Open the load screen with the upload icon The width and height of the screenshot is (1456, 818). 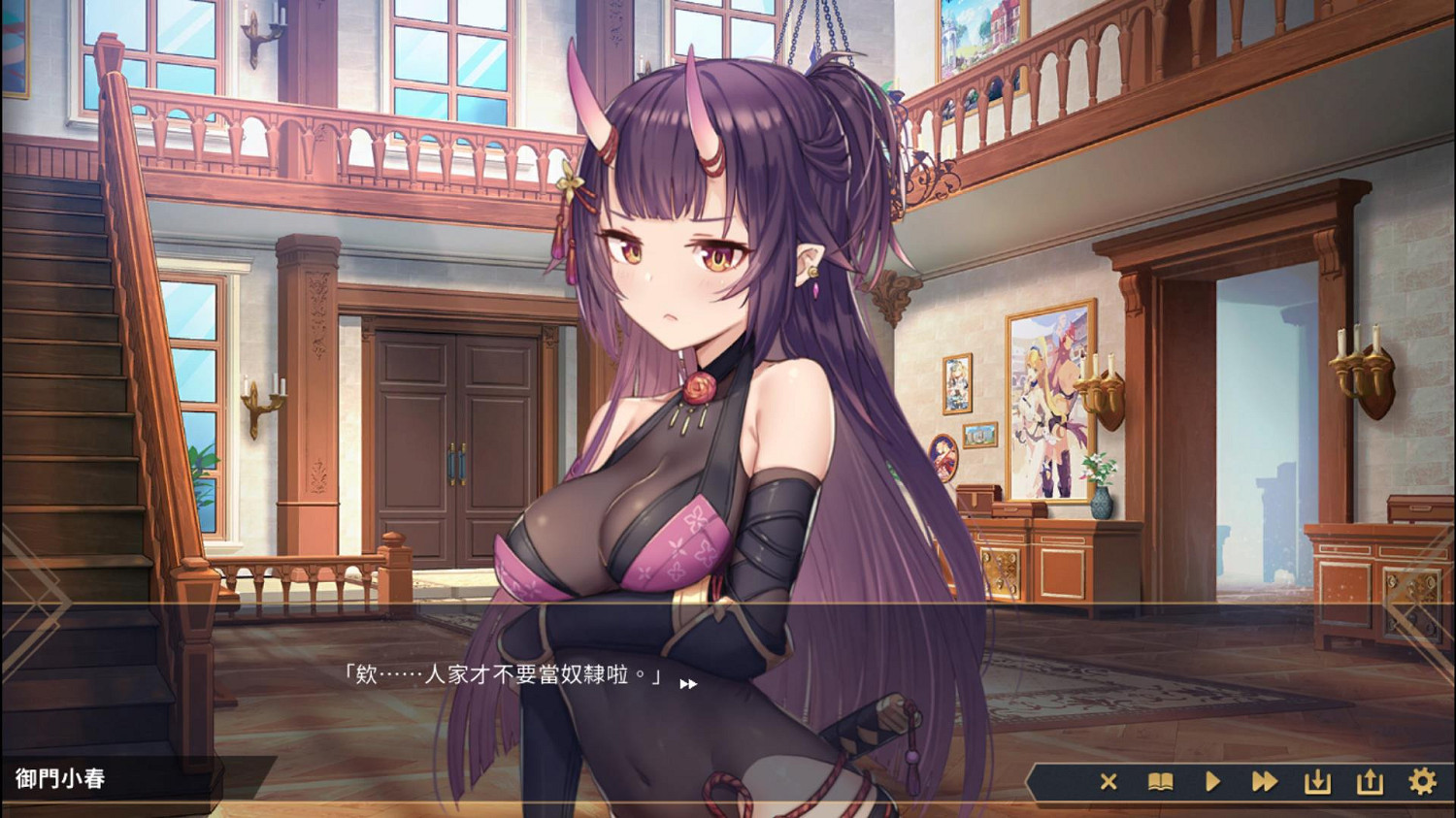pyautogui.click(x=1370, y=781)
